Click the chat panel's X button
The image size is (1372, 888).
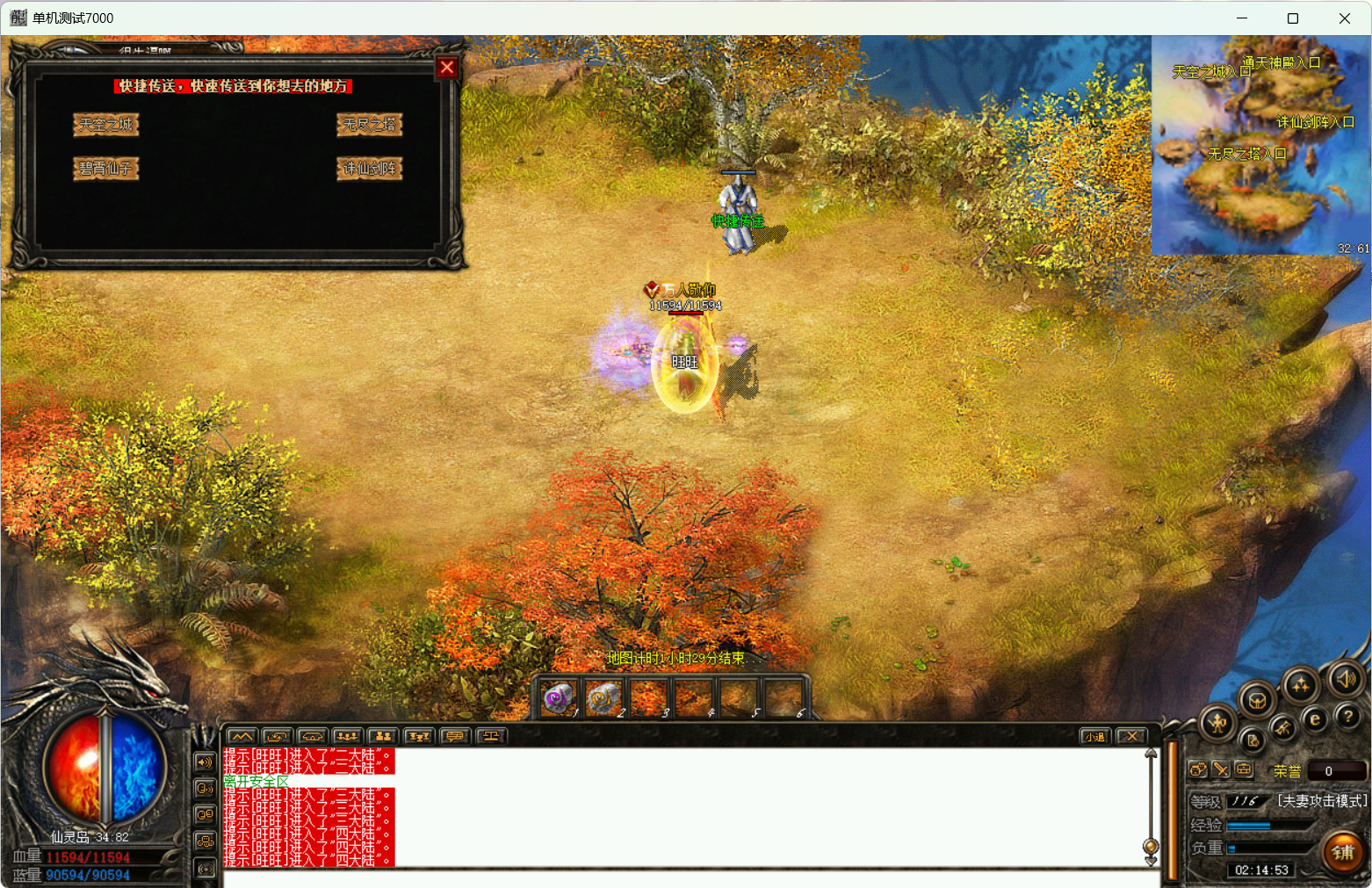(x=1131, y=736)
